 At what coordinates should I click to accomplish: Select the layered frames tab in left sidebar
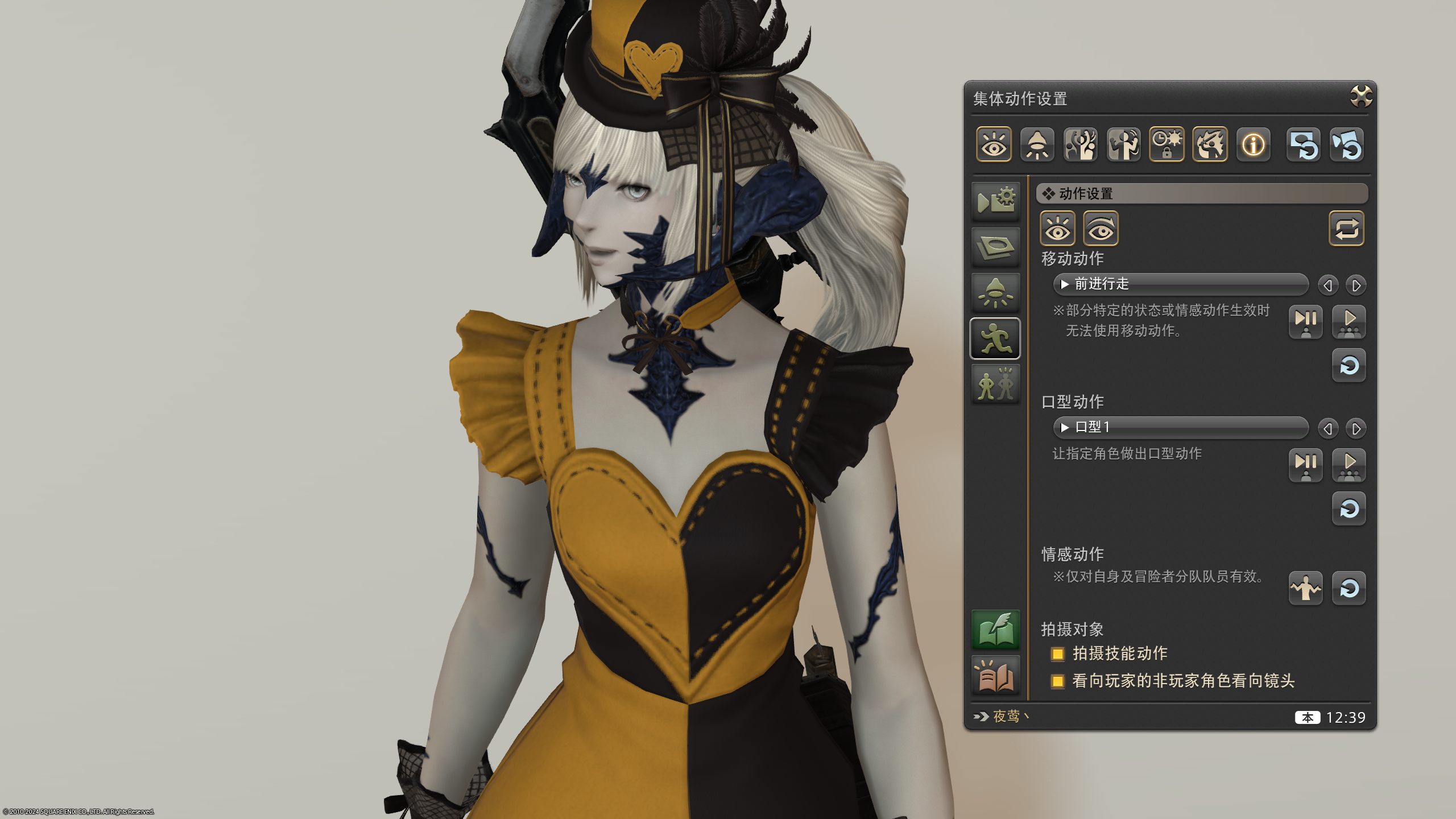pos(996,246)
